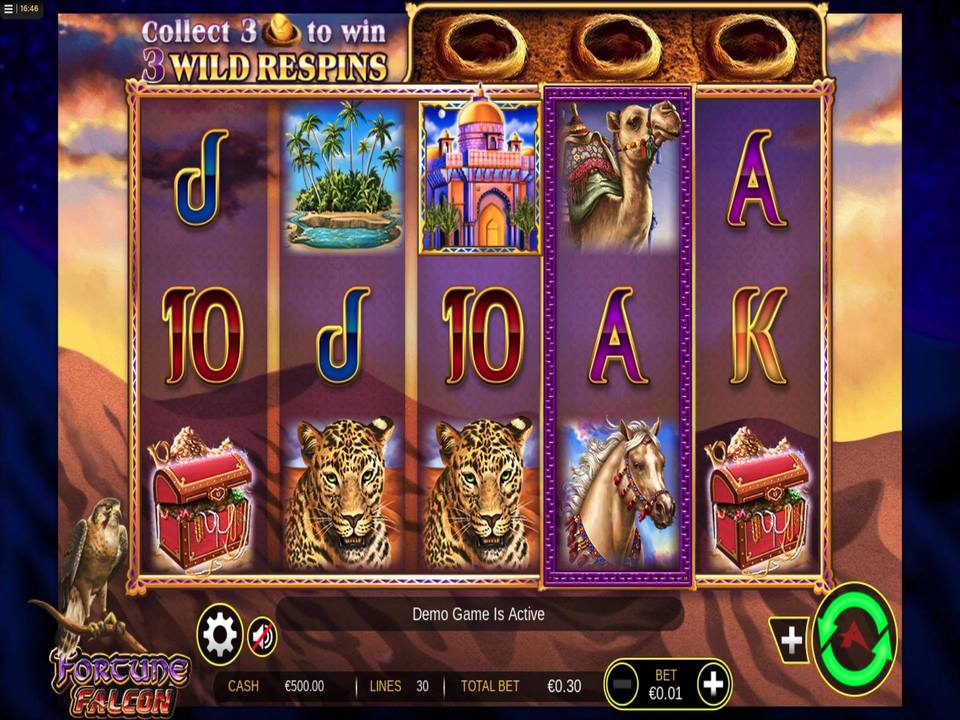
Task: Toggle the muted sound icon
Action: (x=262, y=634)
